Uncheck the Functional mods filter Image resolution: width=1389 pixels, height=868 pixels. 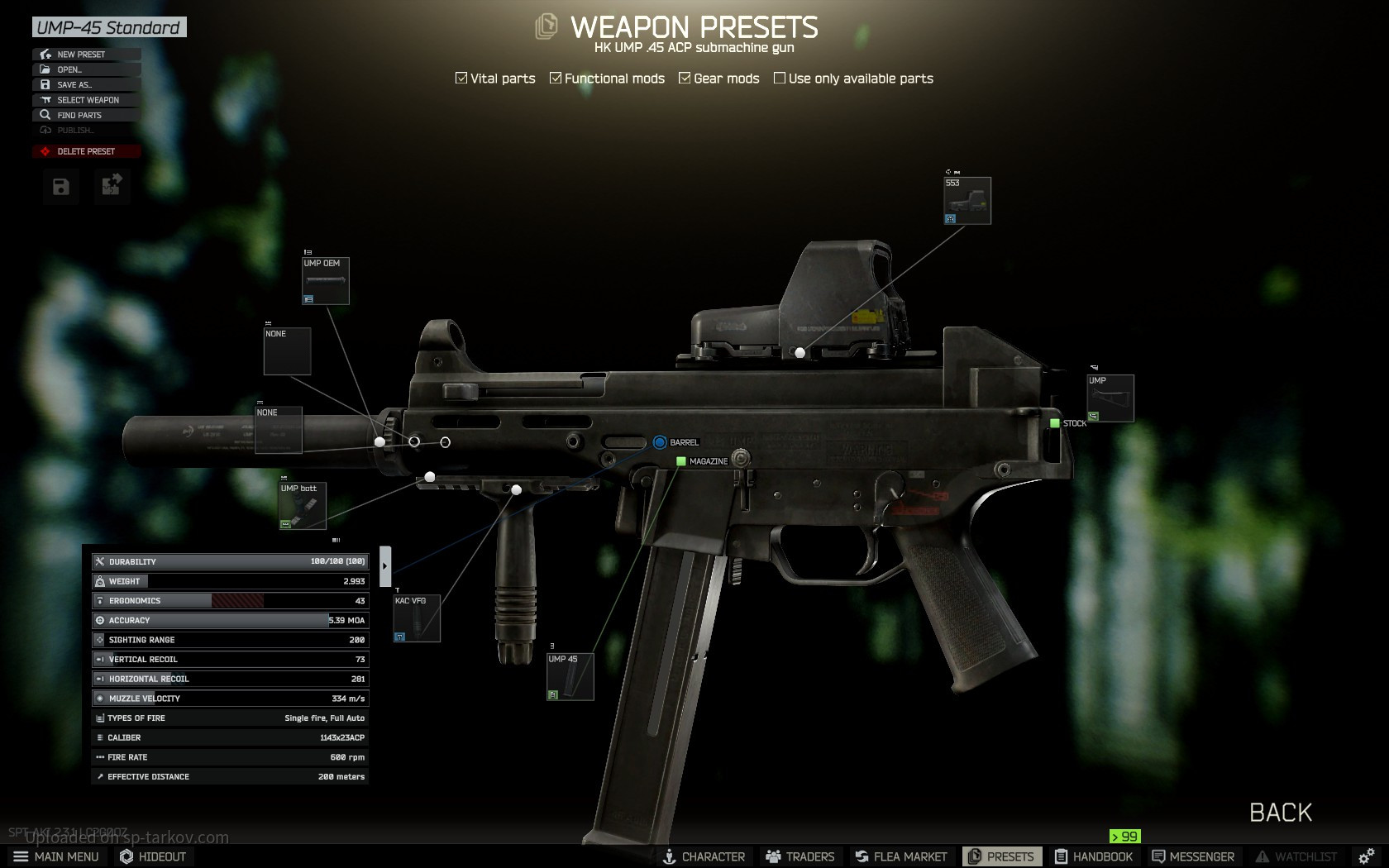click(x=556, y=79)
